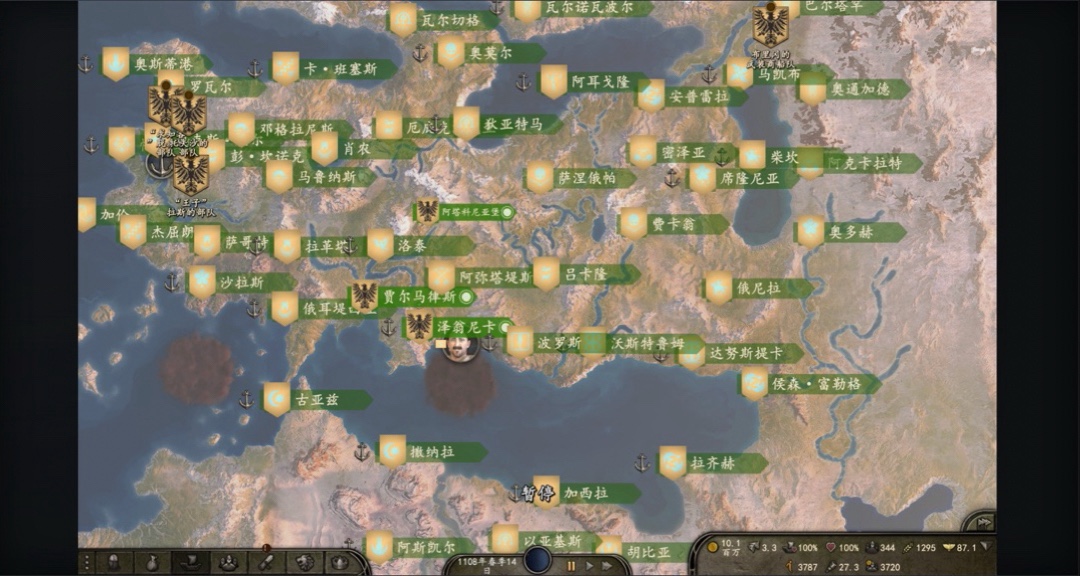
Task: Select the 撒纳拉 town label
Action: [x=432, y=452]
